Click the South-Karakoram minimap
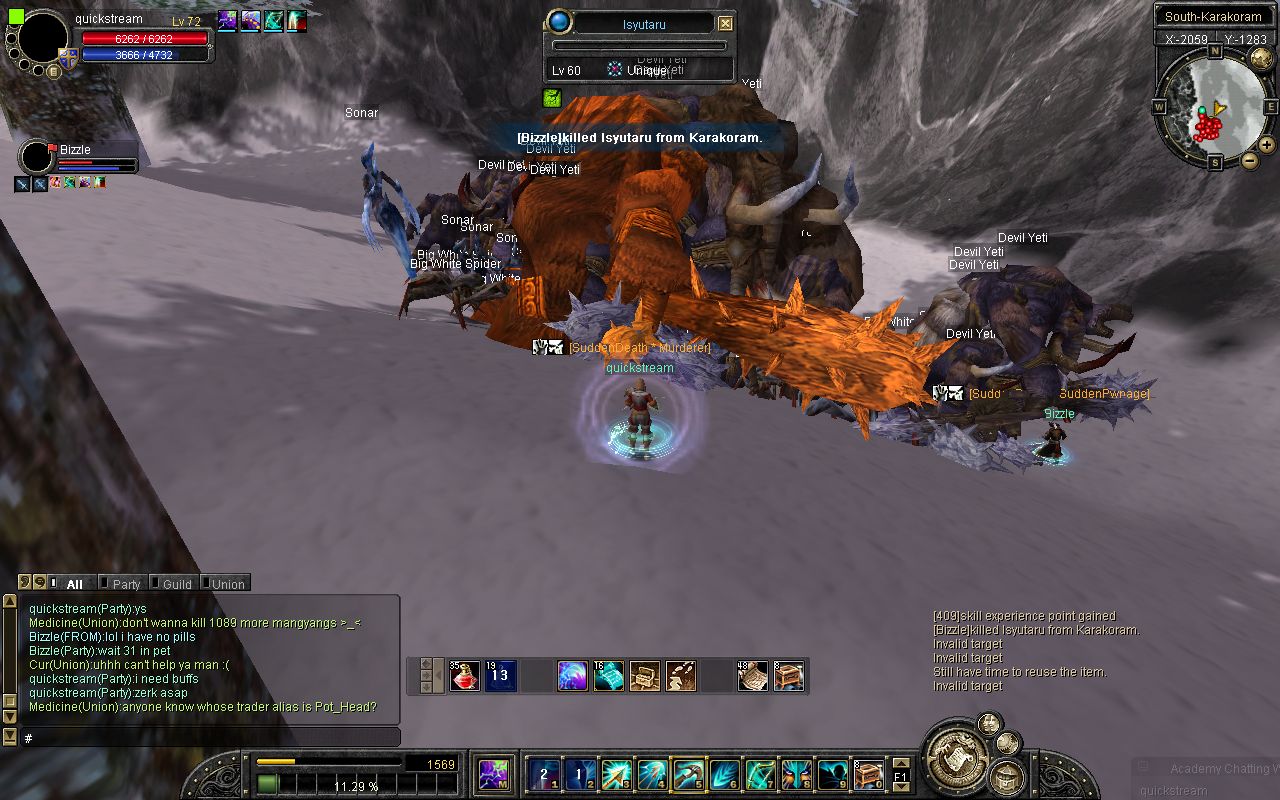The height and width of the screenshot is (800, 1280). (1214, 108)
